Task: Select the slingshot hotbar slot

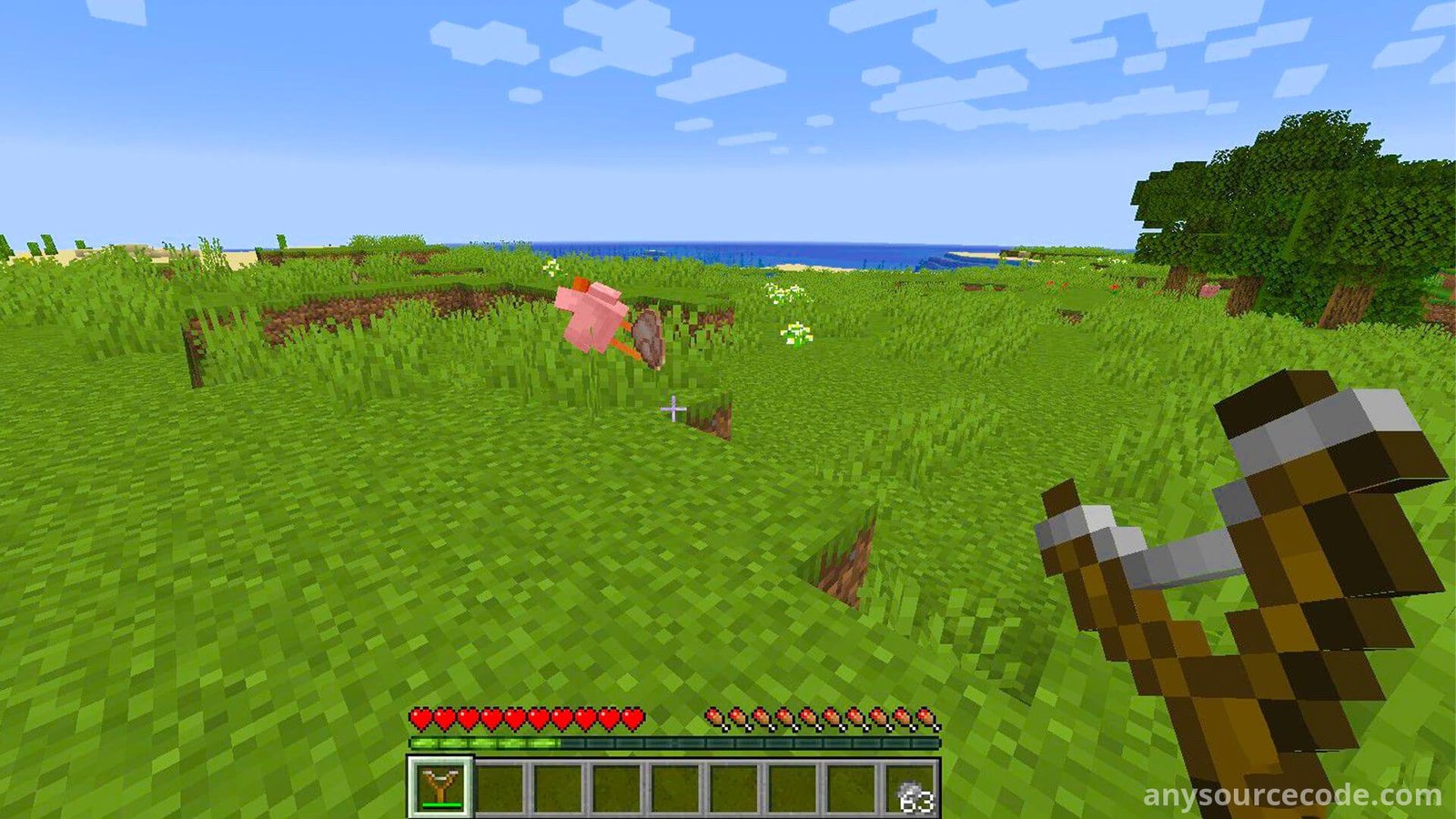Action: pos(440,786)
